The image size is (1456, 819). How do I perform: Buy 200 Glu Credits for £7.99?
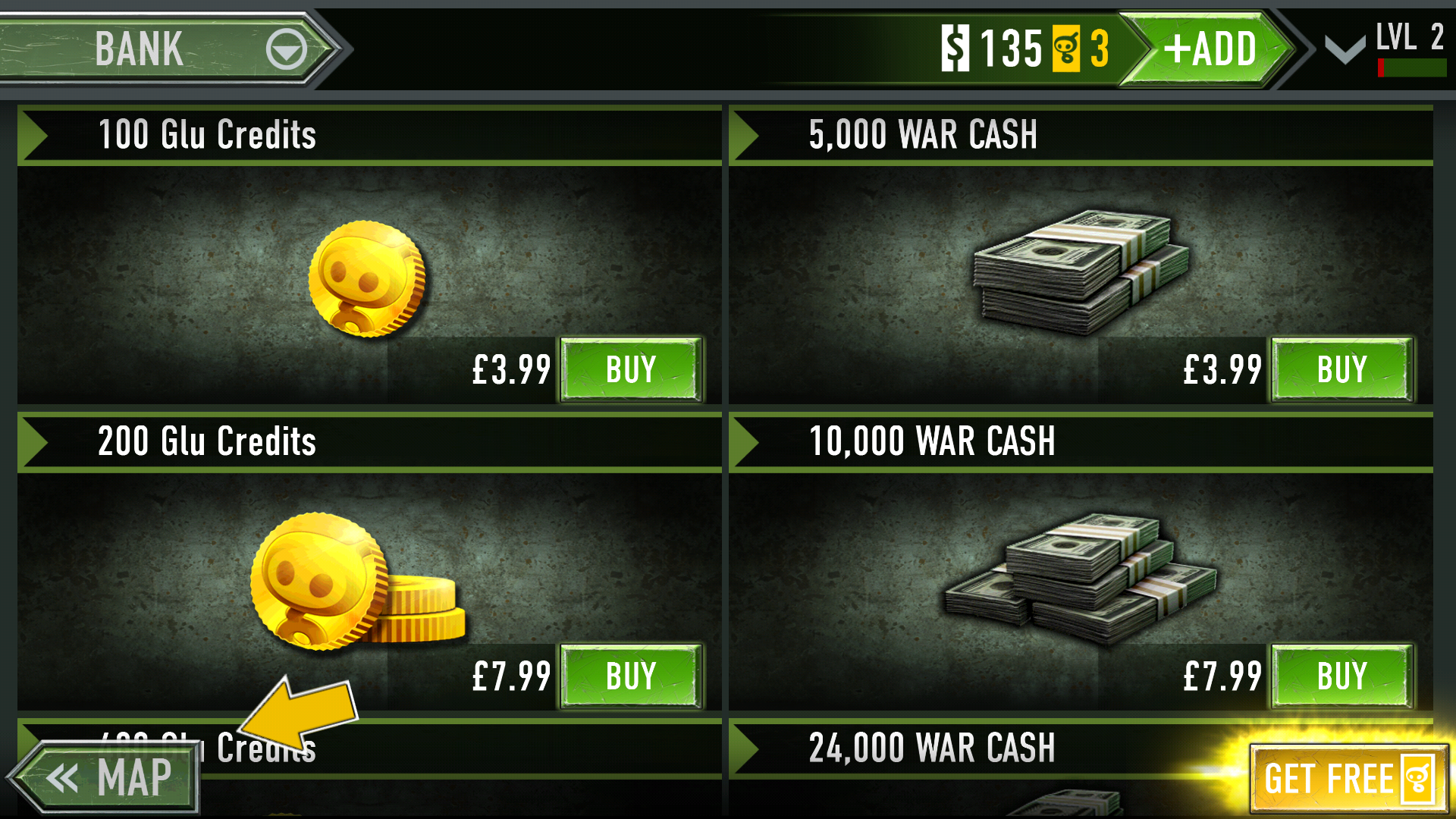pyautogui.click(x=631, y=676)
